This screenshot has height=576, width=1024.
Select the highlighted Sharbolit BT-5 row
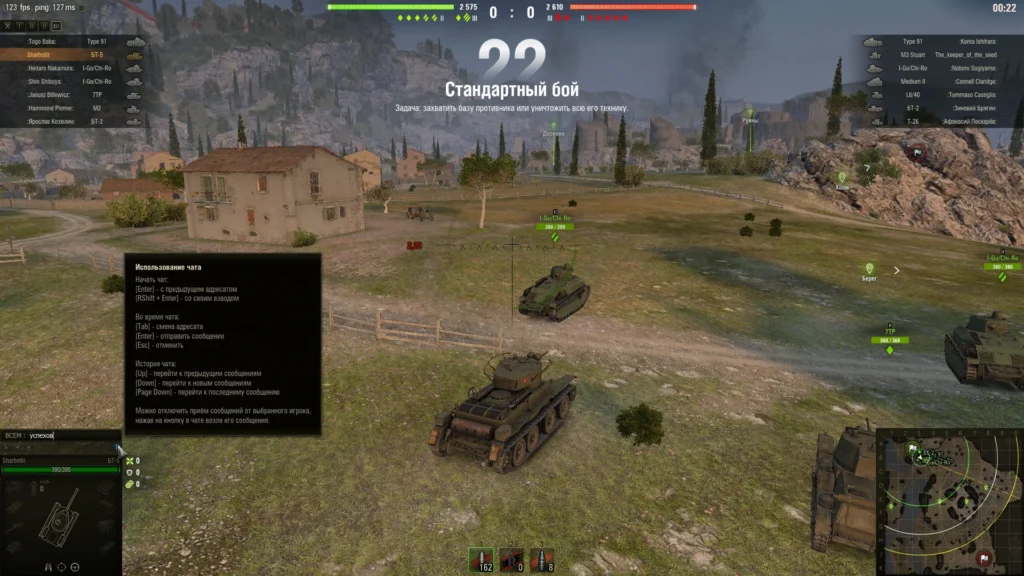(x=70, y=55)
